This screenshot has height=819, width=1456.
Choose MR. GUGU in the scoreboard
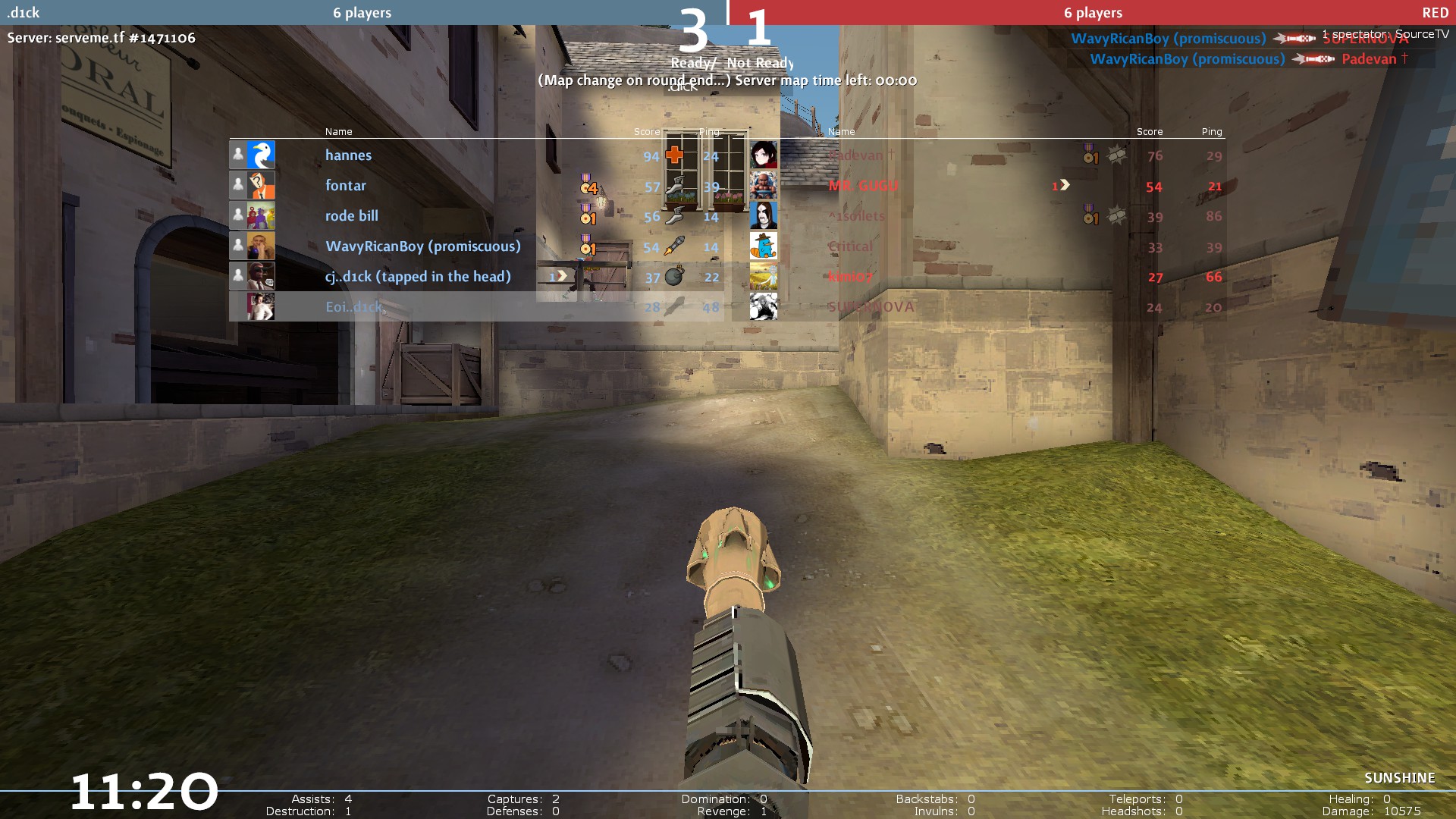[863, 186]
